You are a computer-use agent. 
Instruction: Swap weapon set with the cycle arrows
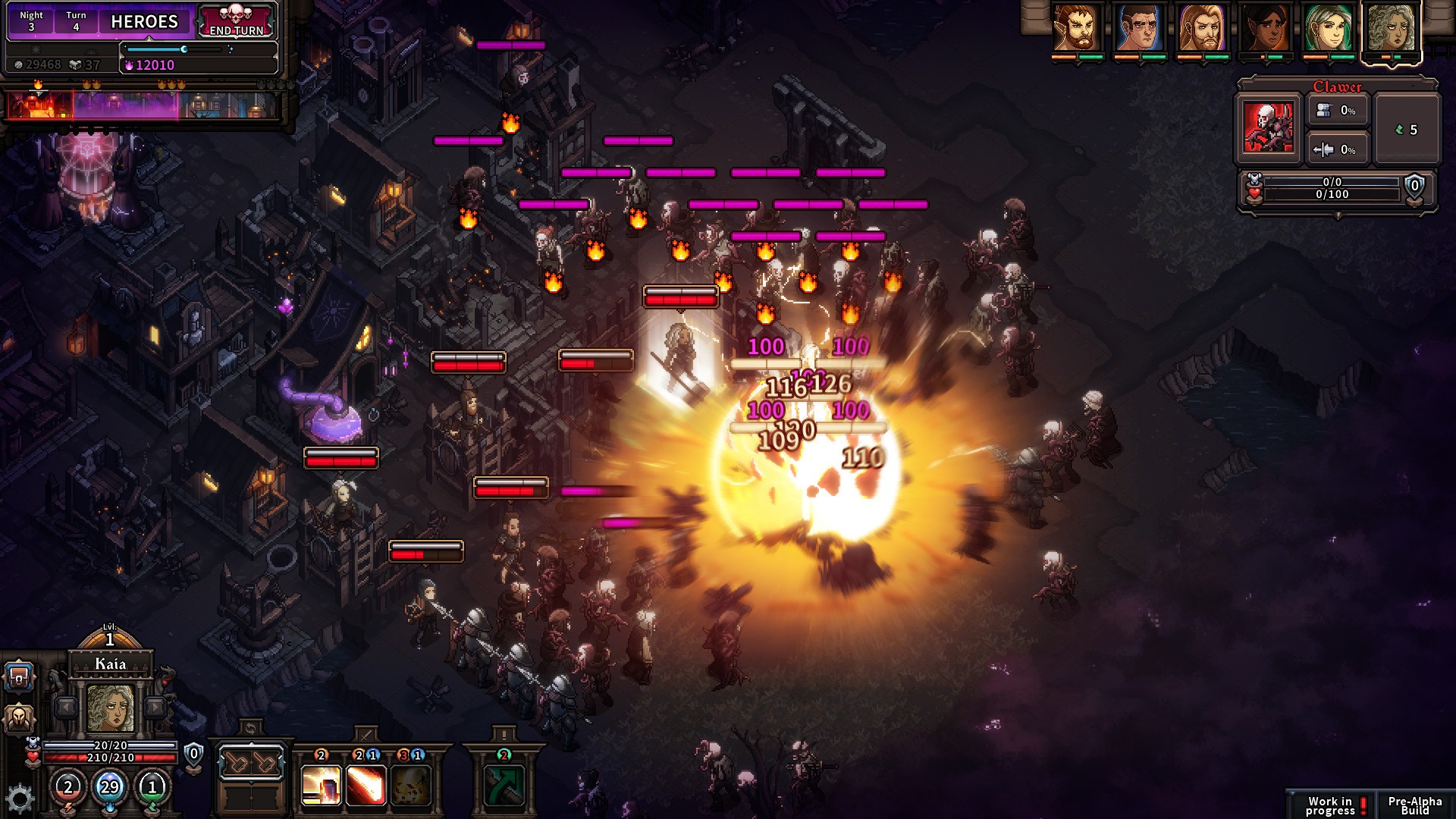pos(251,729)
